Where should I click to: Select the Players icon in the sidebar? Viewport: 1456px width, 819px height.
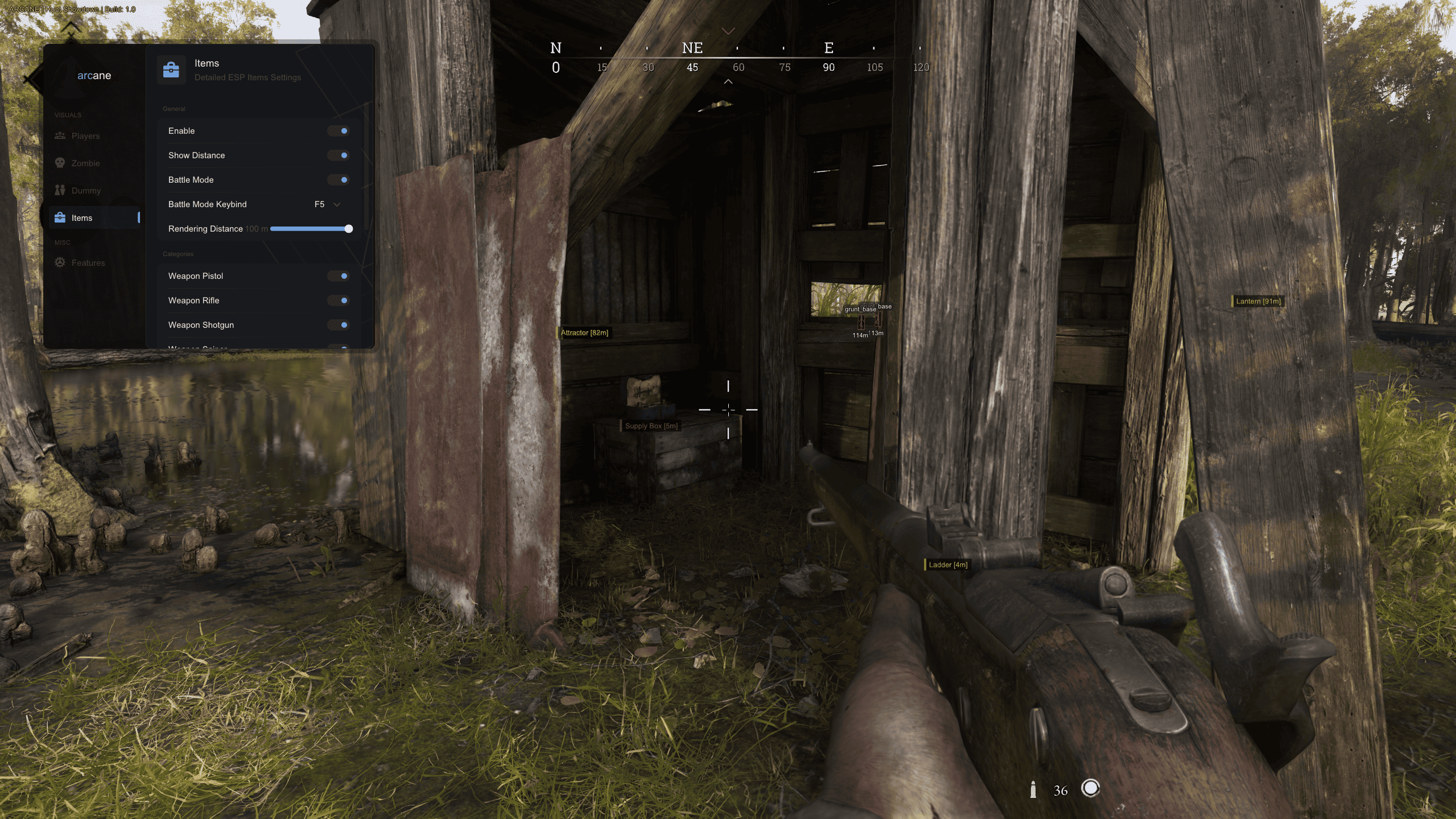(60, 136)
